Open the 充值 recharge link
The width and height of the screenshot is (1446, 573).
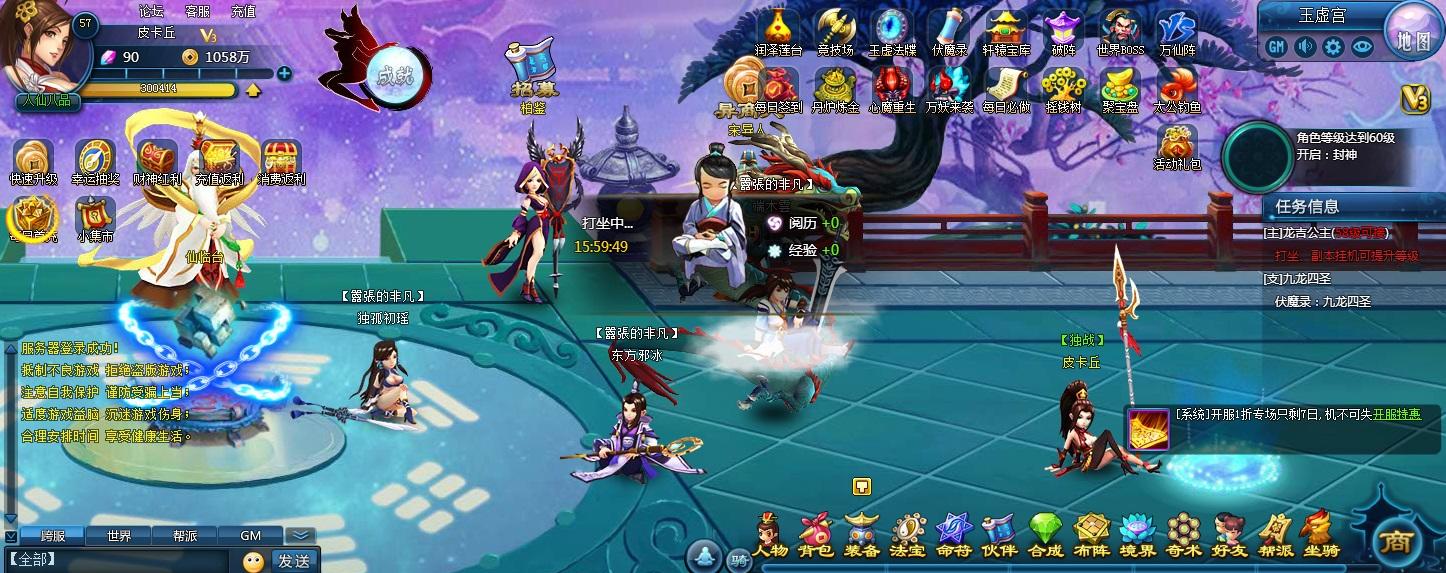tap(243, 11)
